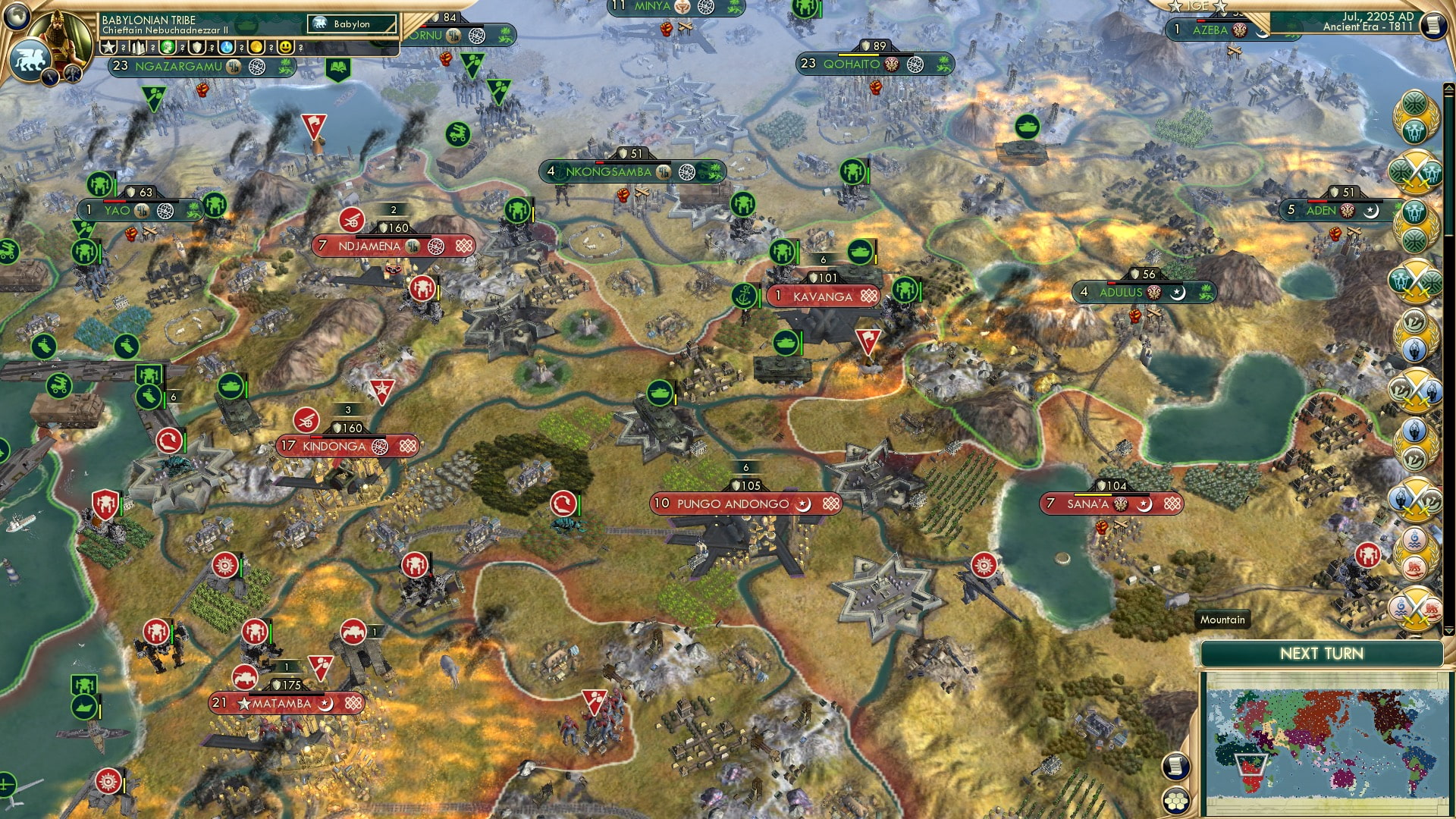The width and height of the screenshot is (1456, 819).
Task: Click the happiness smiley icon in the stat panel
Action: [286, 46]
